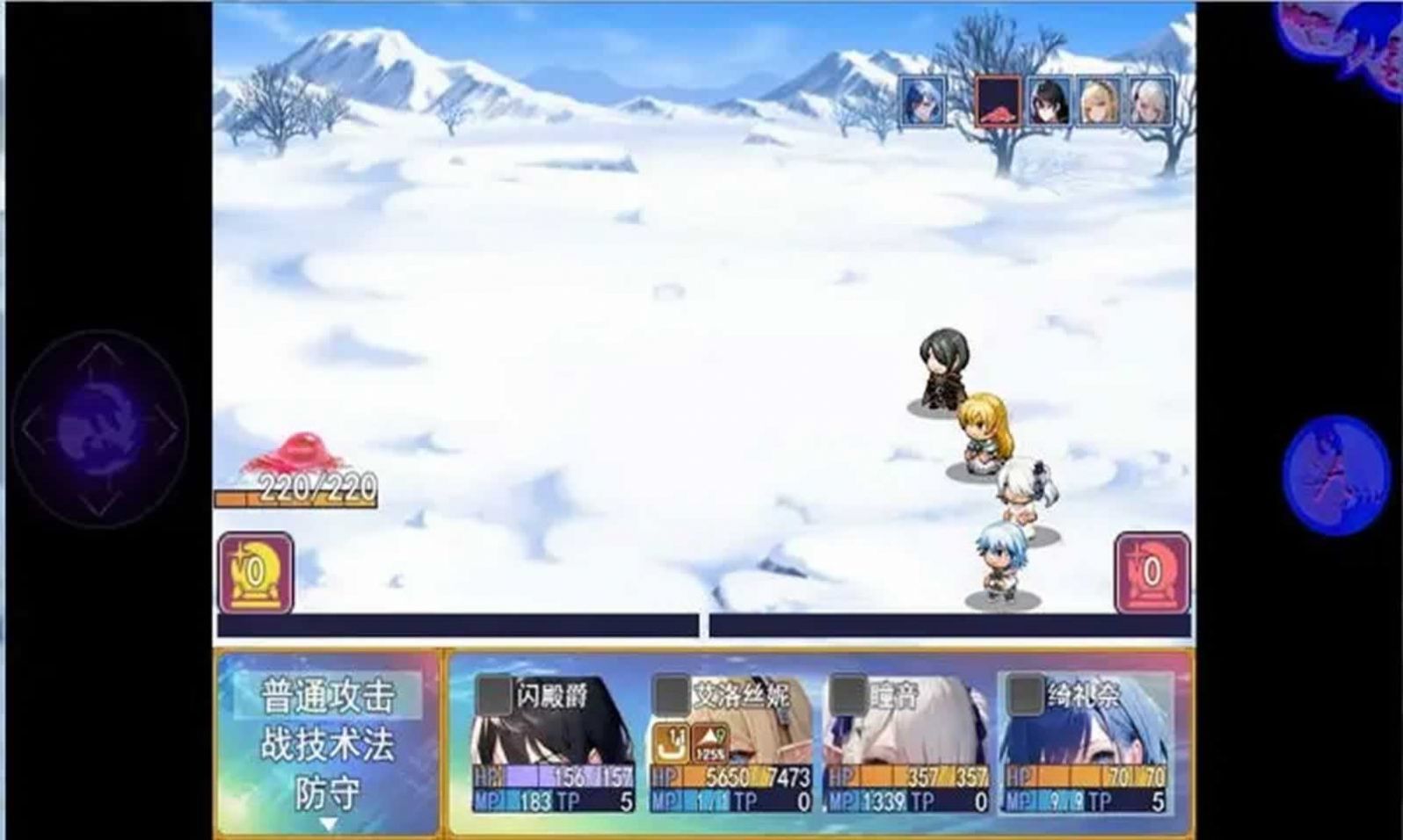Select 防守 to defend this turn
1403x840 pixels.
point(331,793)
